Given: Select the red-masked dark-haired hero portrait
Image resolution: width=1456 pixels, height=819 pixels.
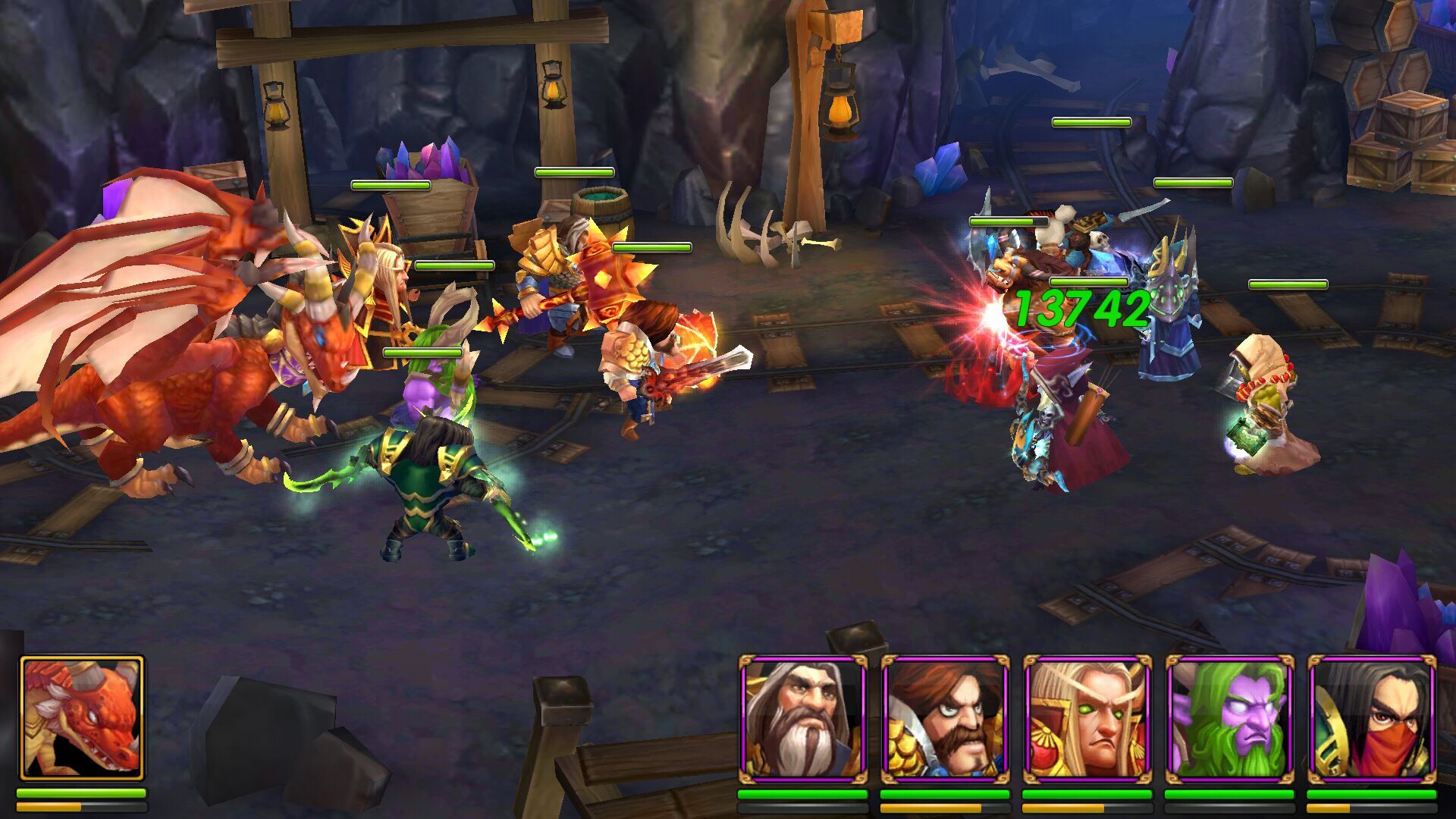Looking at the screenshot, I should (1372, 719).
